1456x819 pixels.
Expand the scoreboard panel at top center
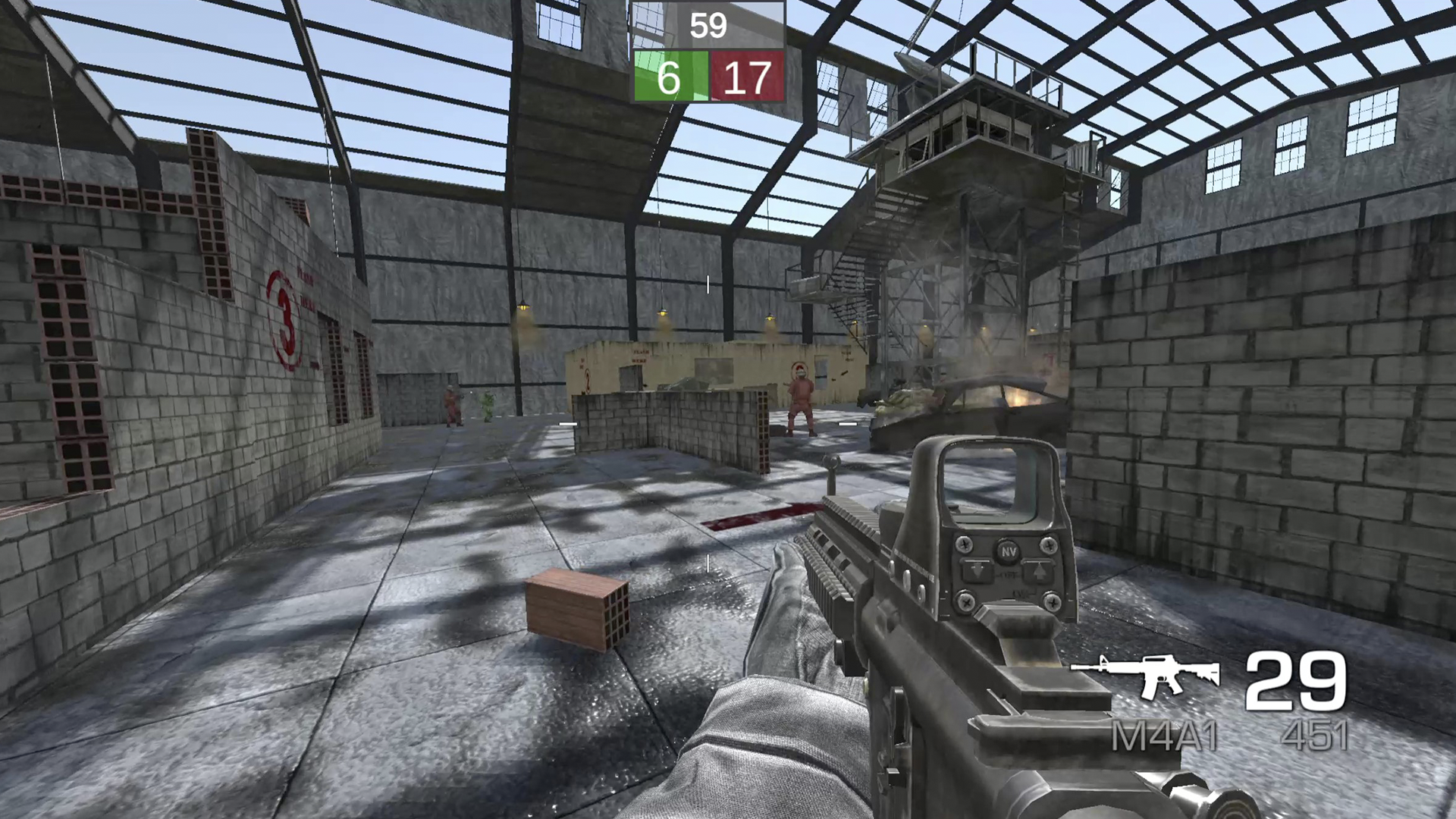(x=708, y=49)
